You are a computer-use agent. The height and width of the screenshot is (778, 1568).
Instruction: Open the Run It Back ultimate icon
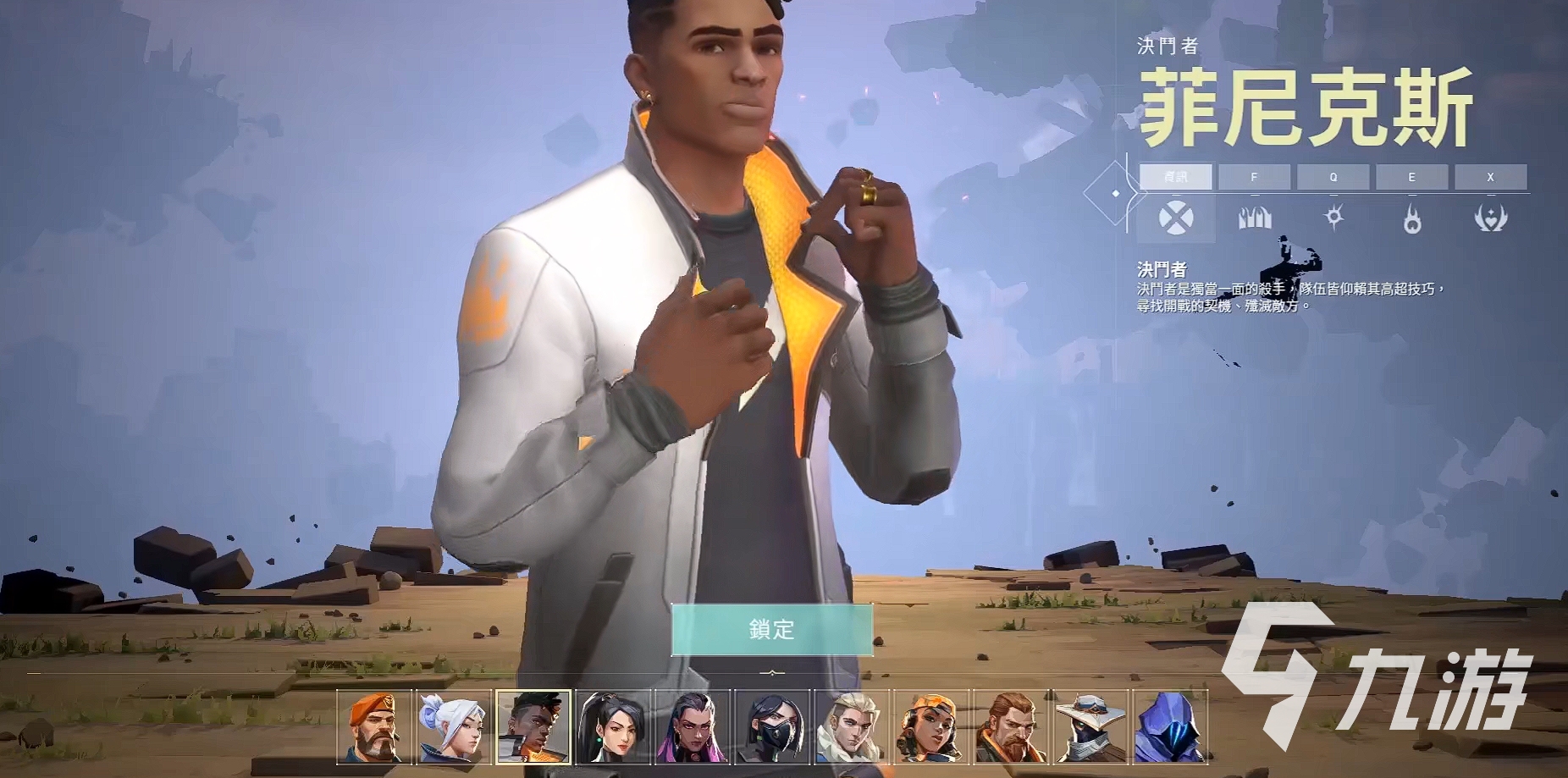(x=1491, y=218)
